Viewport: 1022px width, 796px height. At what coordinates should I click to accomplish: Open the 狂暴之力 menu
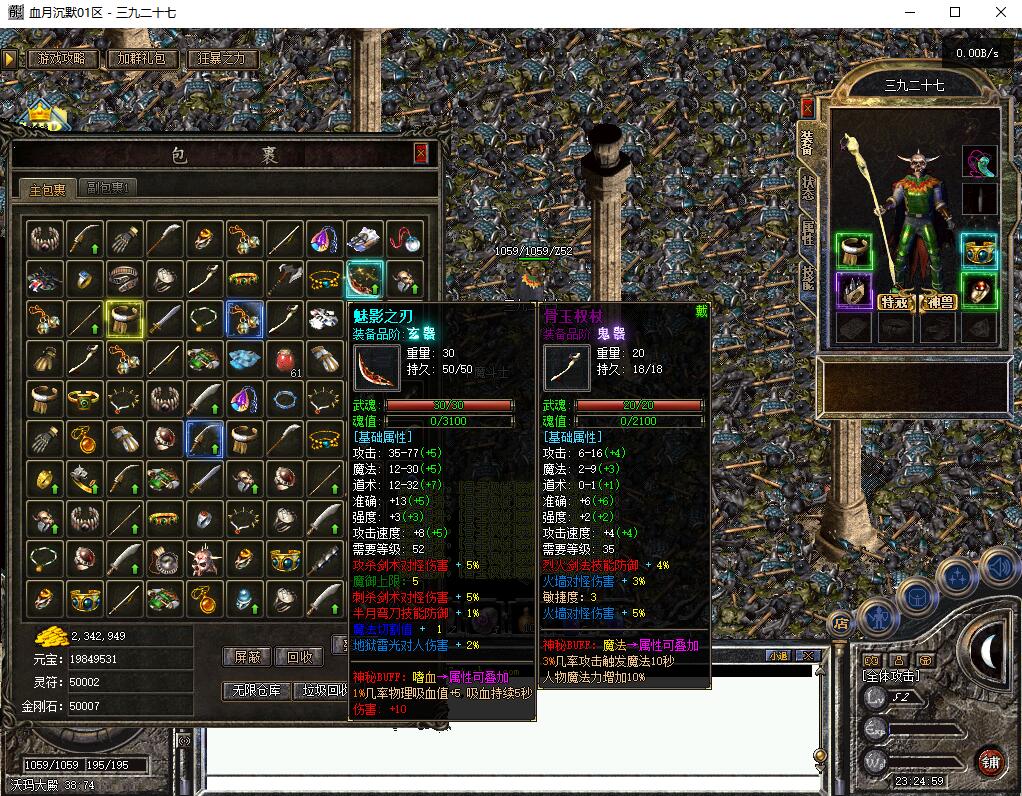click(221, 58)
